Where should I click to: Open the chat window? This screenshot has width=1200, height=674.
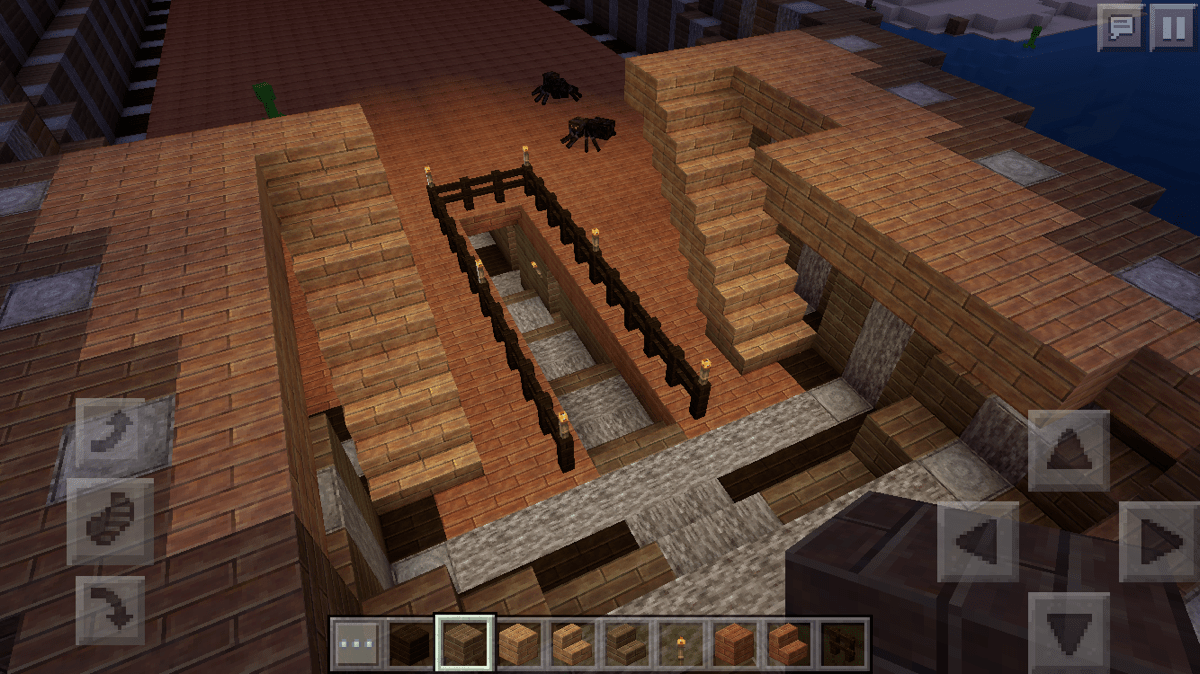pyautogui.click(x=1120, y=27)
